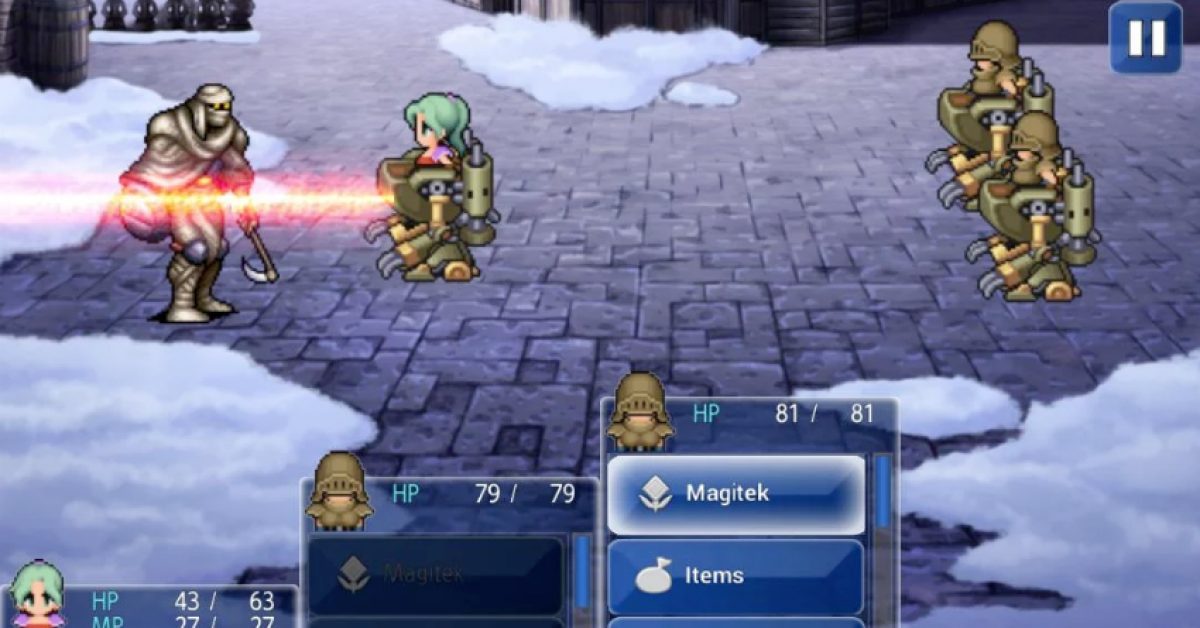Viewport: 1200px width, 628px height.
Task: Select the dimmed Magitek command
Action: pos(436,575)
